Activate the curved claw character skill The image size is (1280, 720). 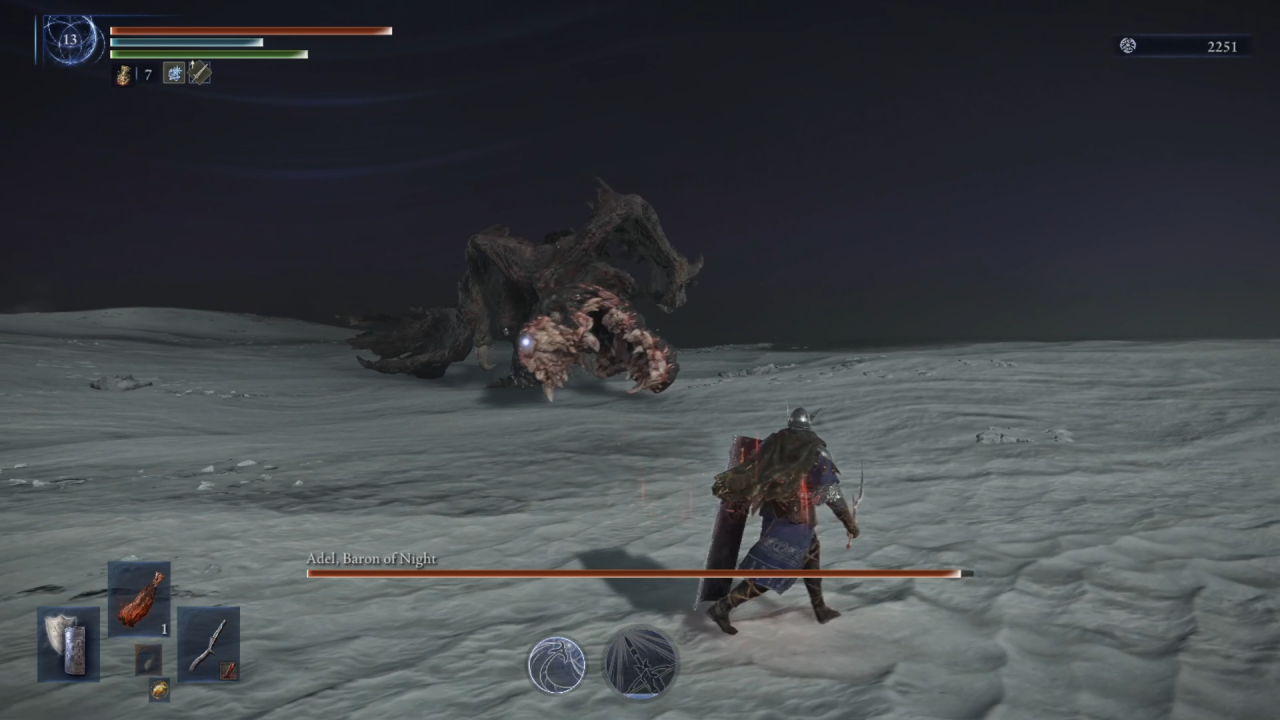point(557,665)
